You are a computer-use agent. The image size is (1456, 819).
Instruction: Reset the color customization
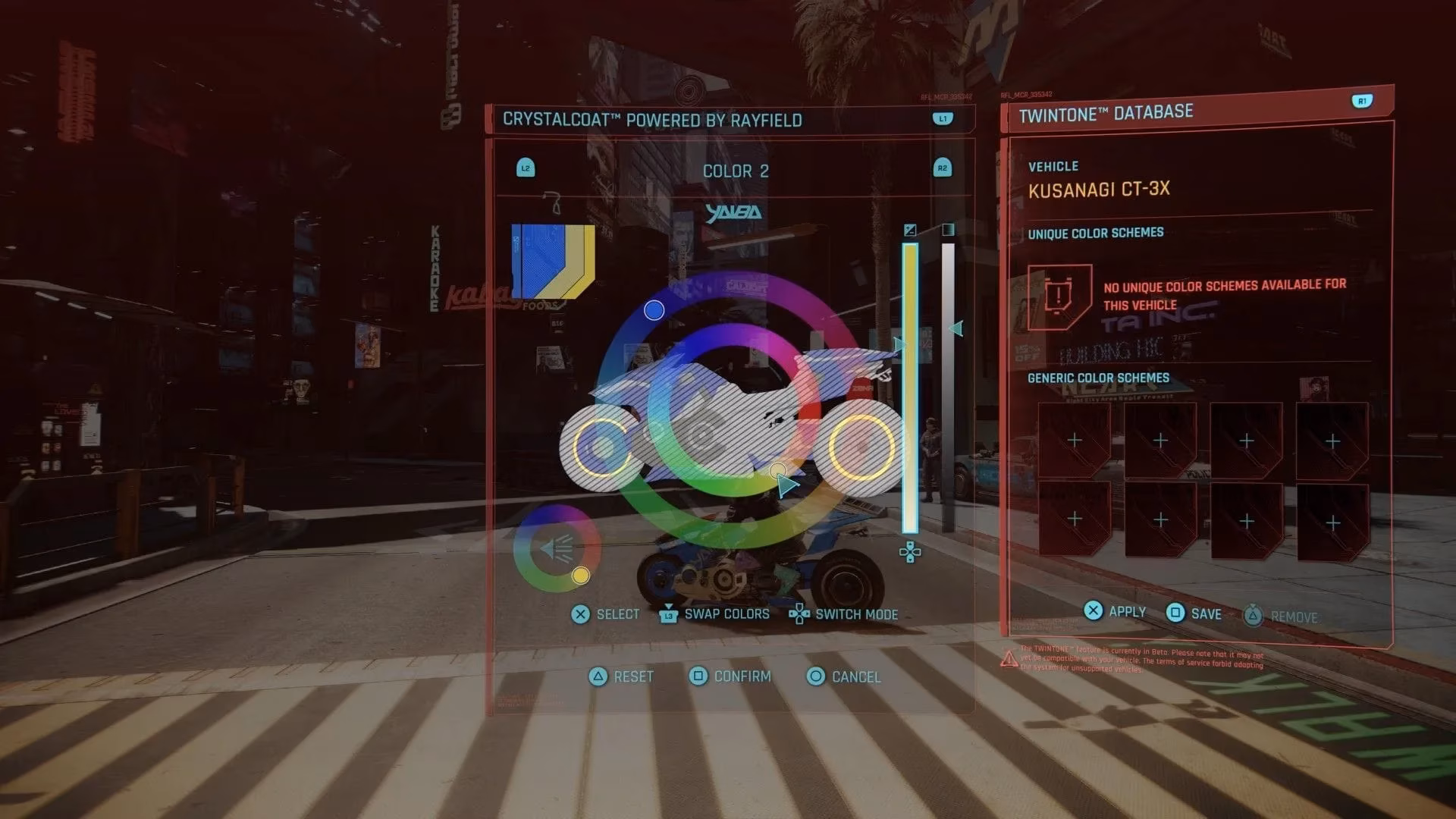(597, 676)
